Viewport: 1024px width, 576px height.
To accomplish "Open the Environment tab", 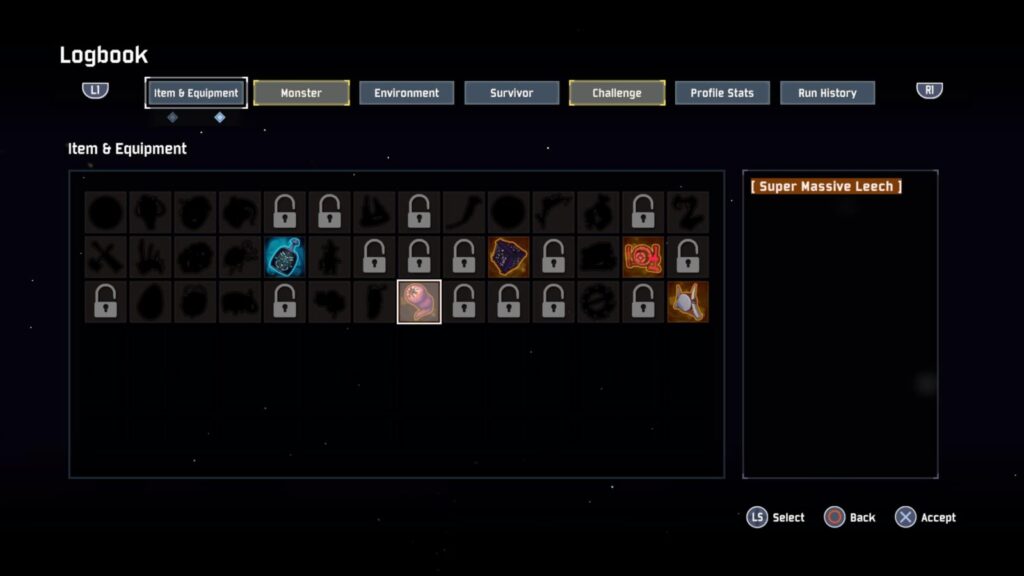I will tap(406, 93).
